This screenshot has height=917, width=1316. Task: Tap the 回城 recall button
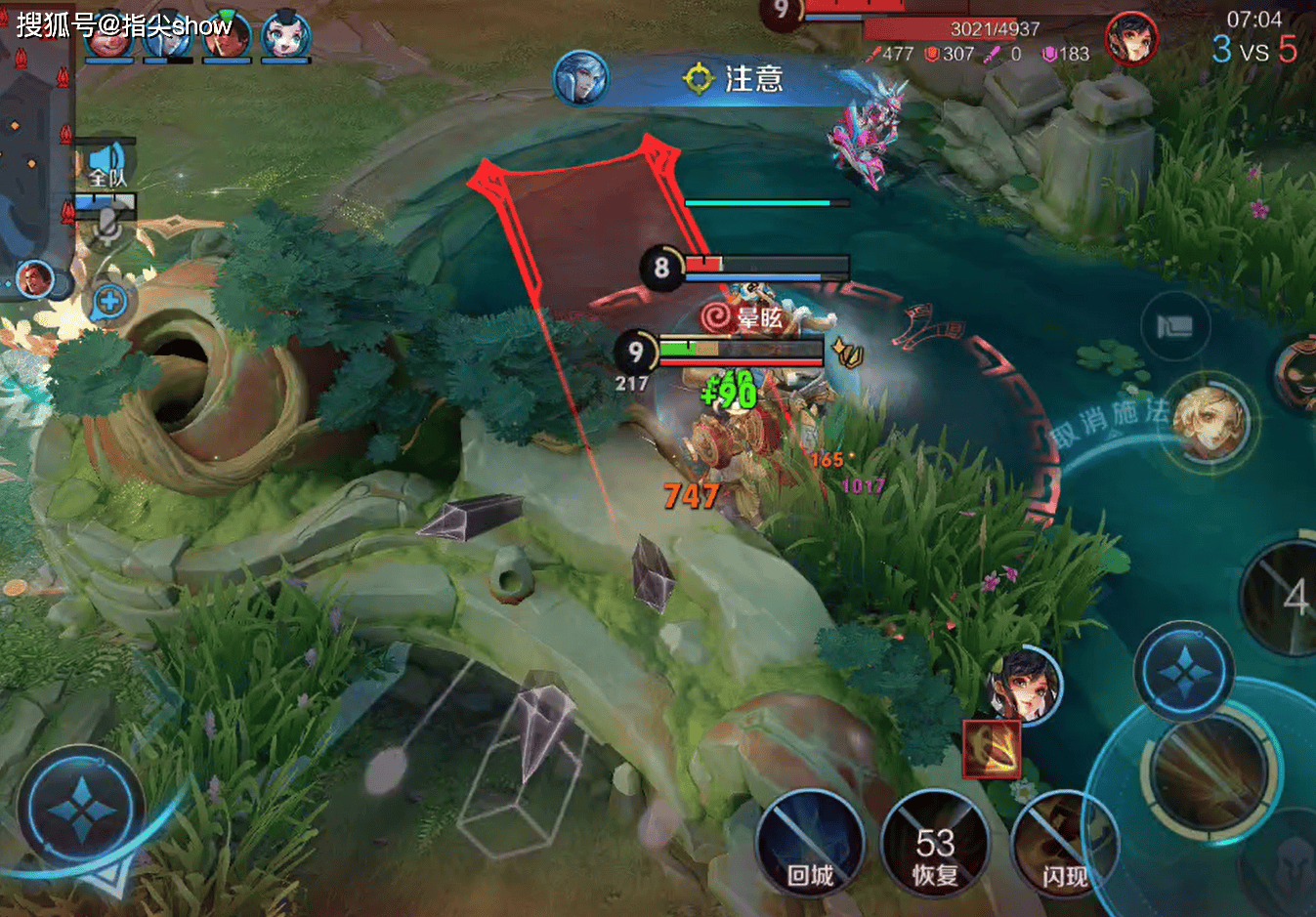point(810,844)
